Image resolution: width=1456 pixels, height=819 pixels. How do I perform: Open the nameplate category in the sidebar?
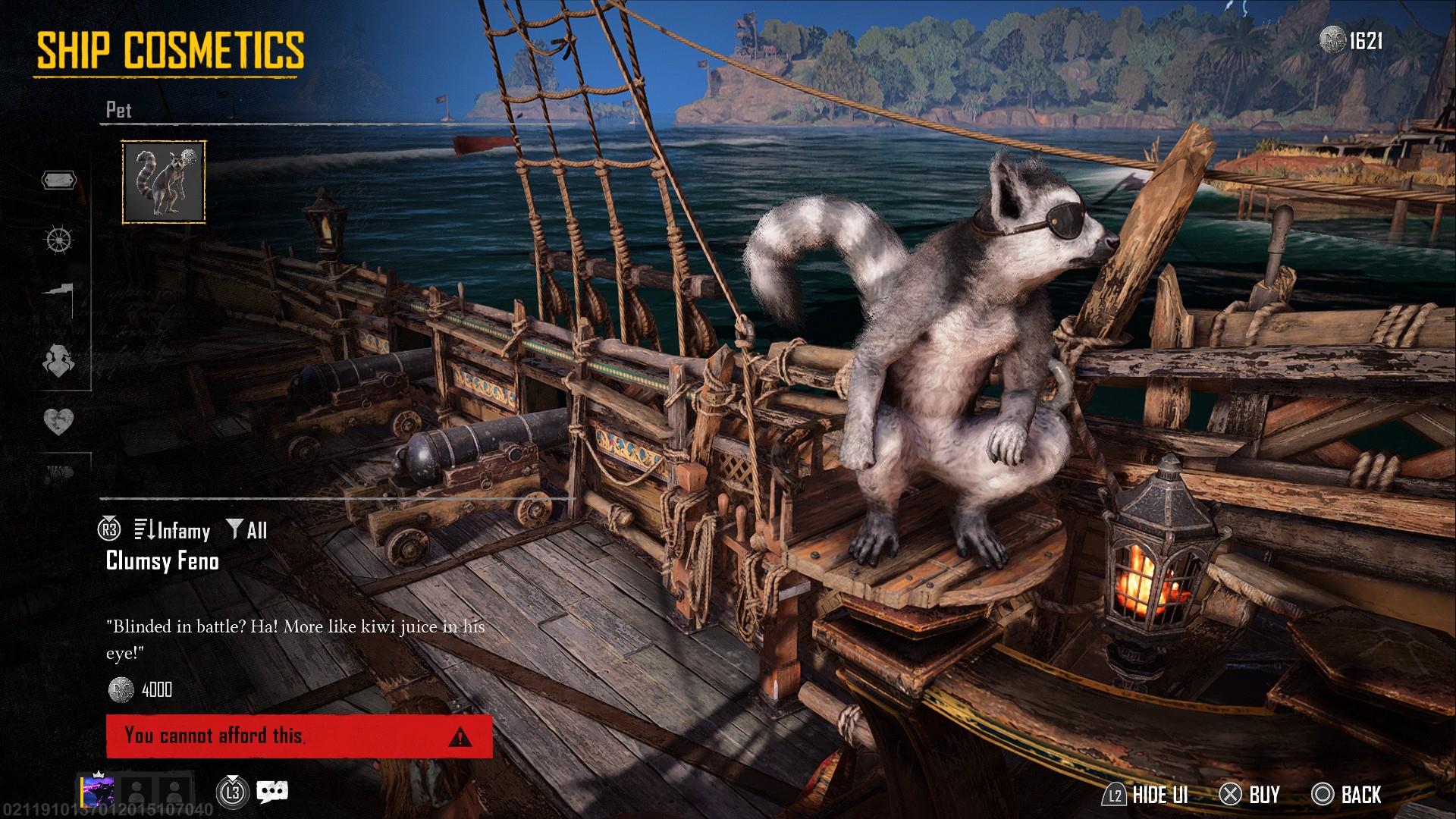pos(58,180)
